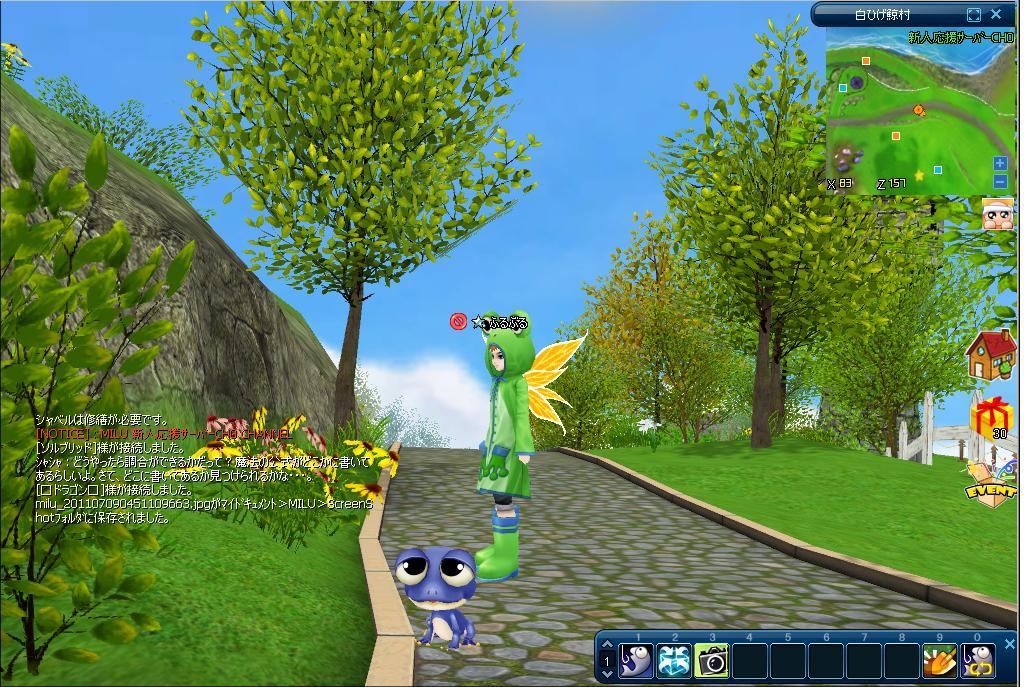Zoom out the minimap with the minus button
The image size is (1024, 687).
(x=1000, y=181)
